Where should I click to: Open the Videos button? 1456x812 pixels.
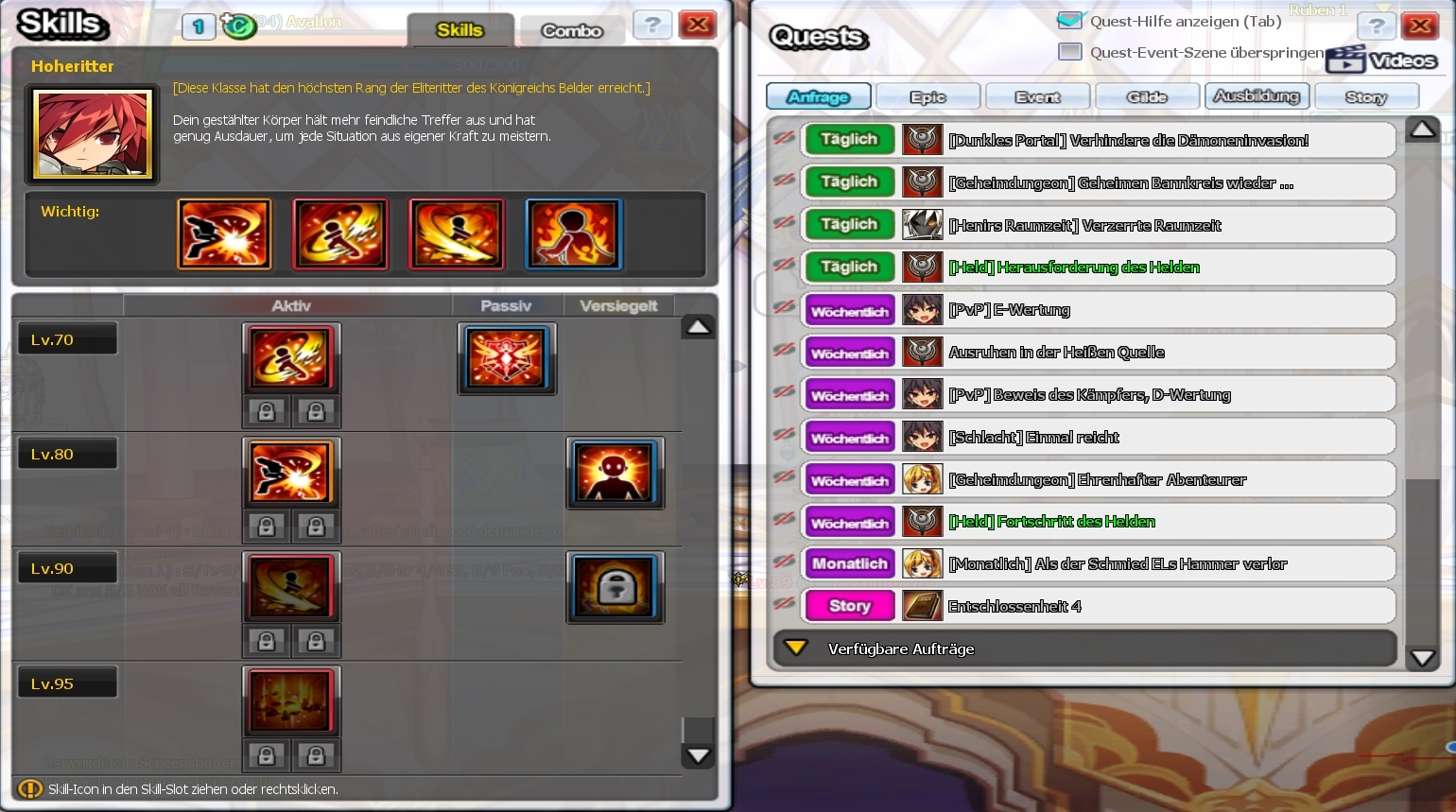[x=1381, y=60]
